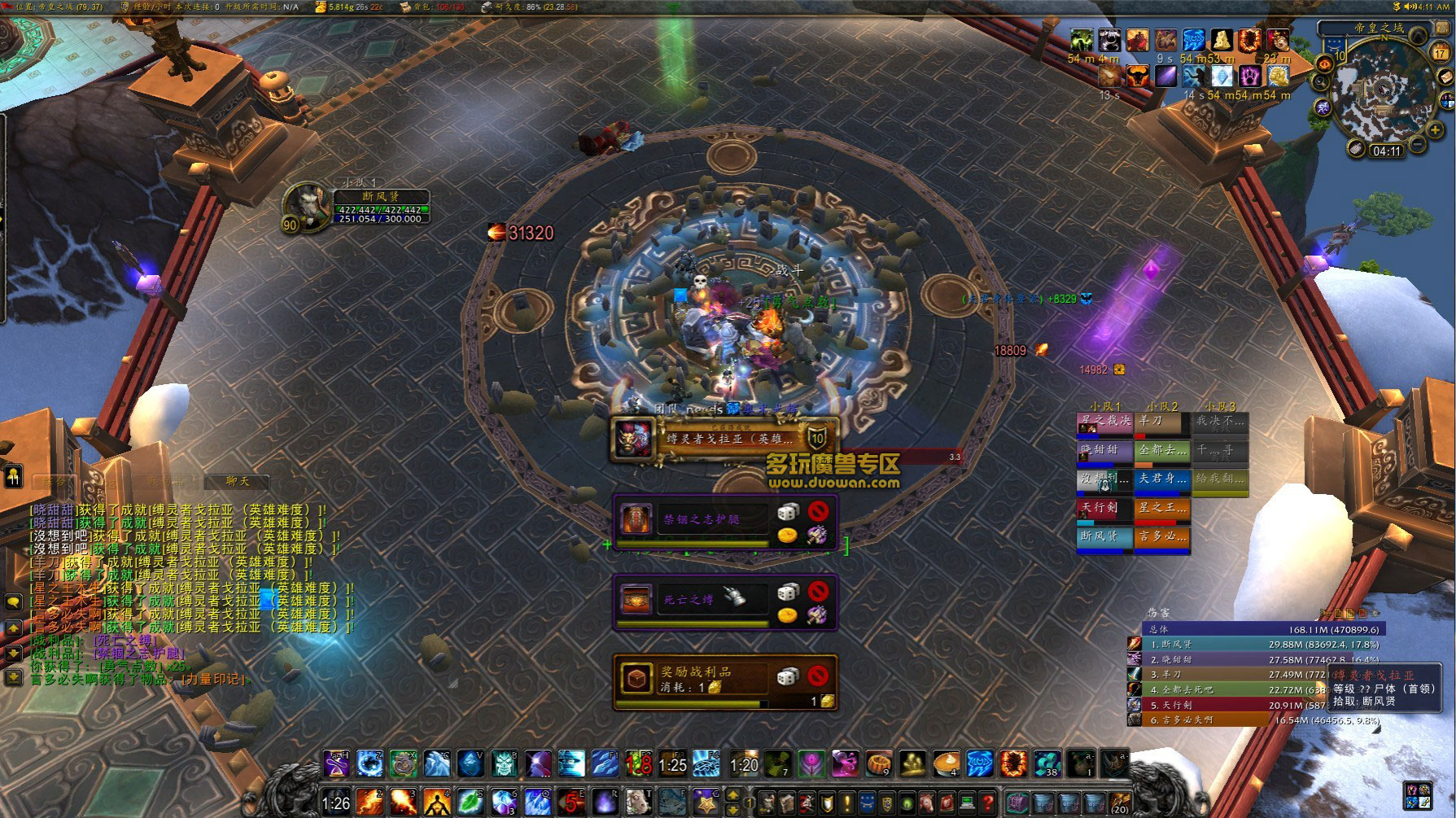Roll greed for 死亡之缚 with the gold coin
Viewport: 1456px width, 818px height.
[x=787, y=615]
